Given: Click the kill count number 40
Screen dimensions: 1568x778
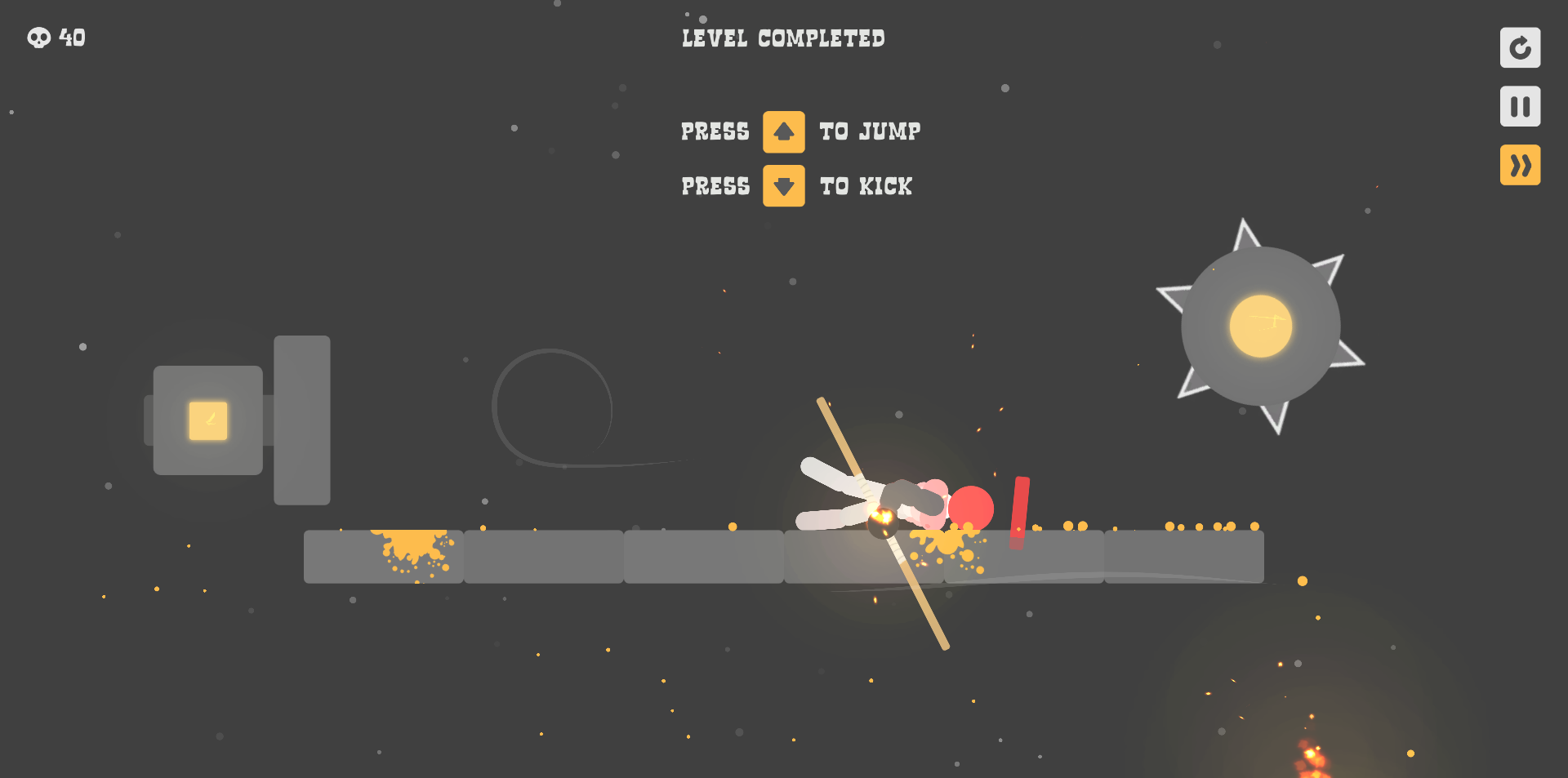Looking at the screenshot, I should [x=72, y=38].
